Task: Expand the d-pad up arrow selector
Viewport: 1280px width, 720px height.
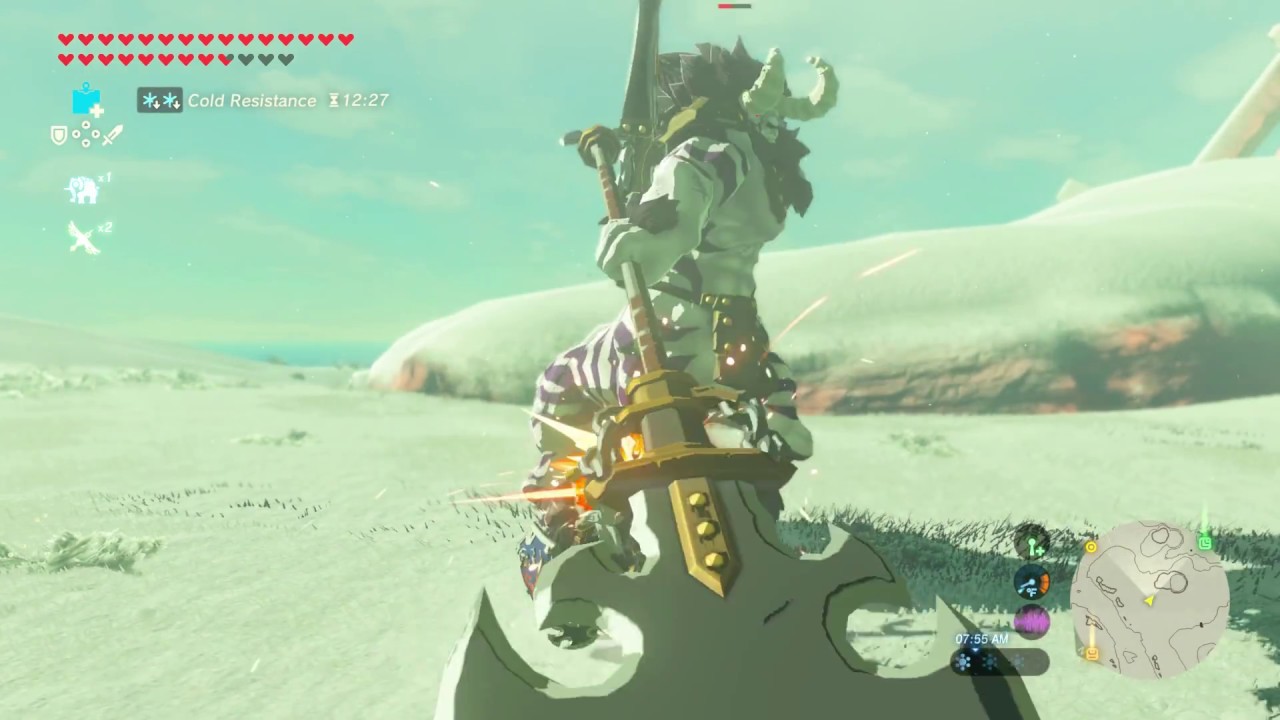Action: click(85, 125)
